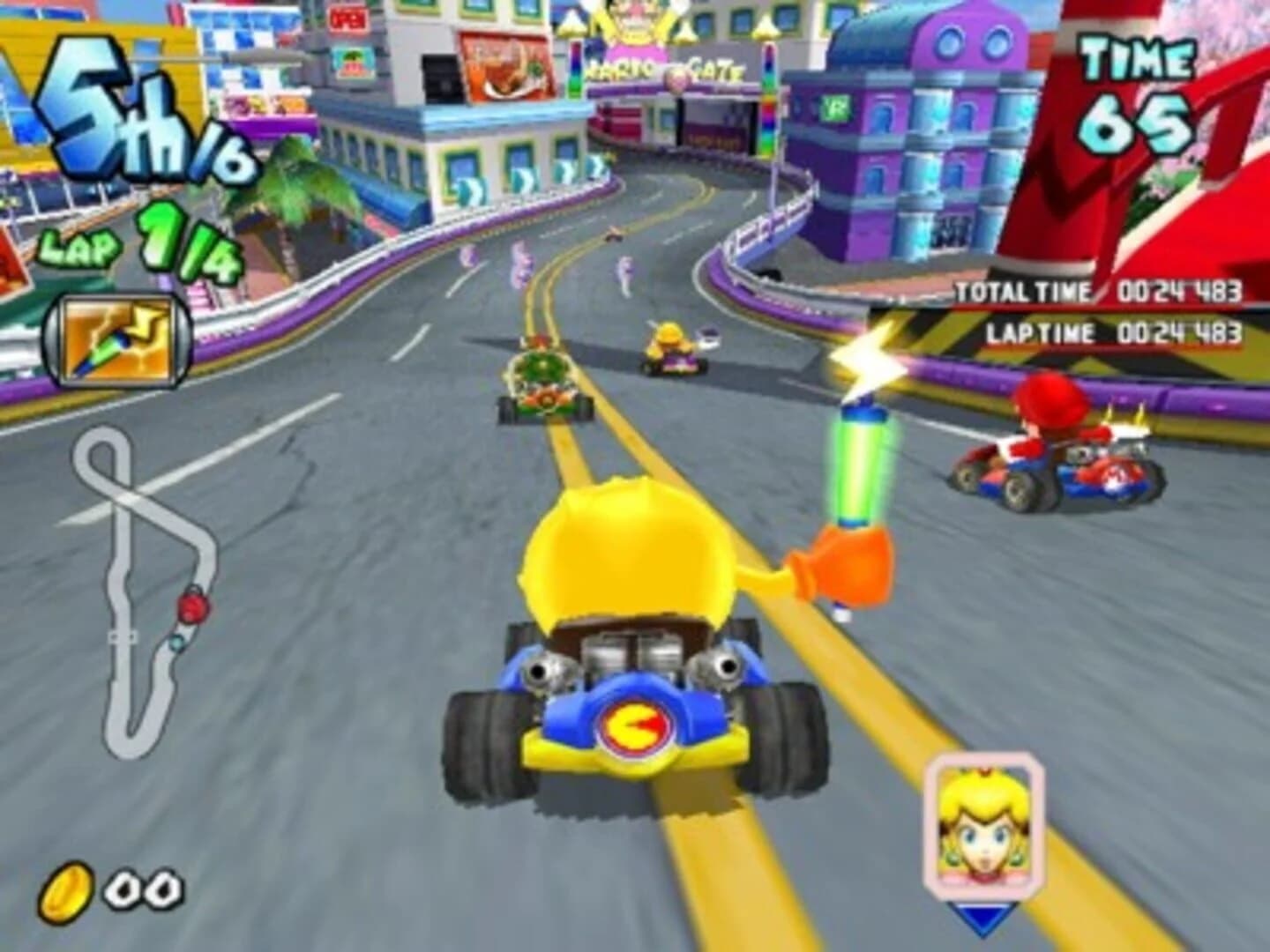Click the red player marker on the minimap
The image size is (1270, 952).
(194, 608)
